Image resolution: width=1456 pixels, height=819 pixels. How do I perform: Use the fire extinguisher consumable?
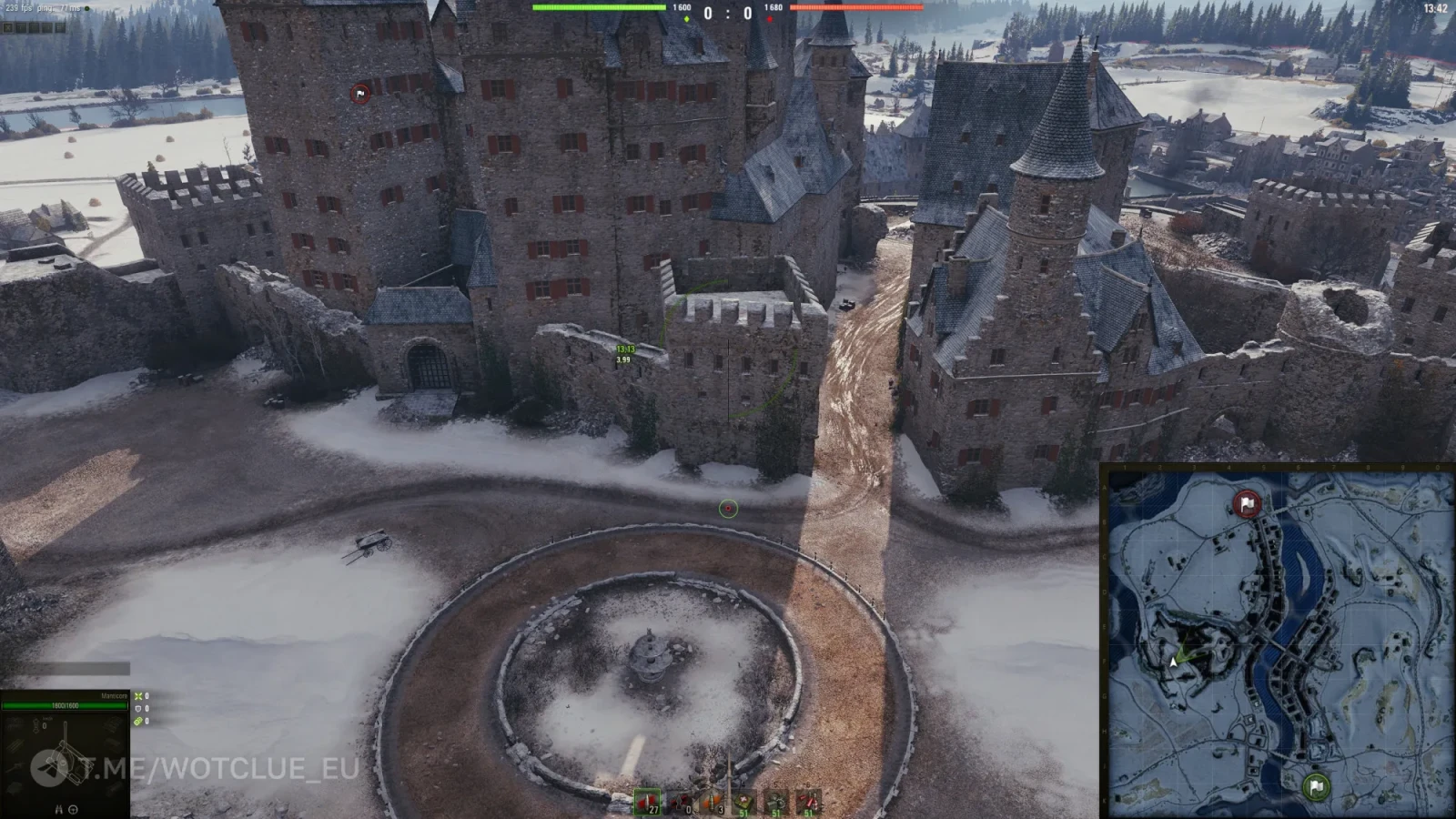pos(808,802)
